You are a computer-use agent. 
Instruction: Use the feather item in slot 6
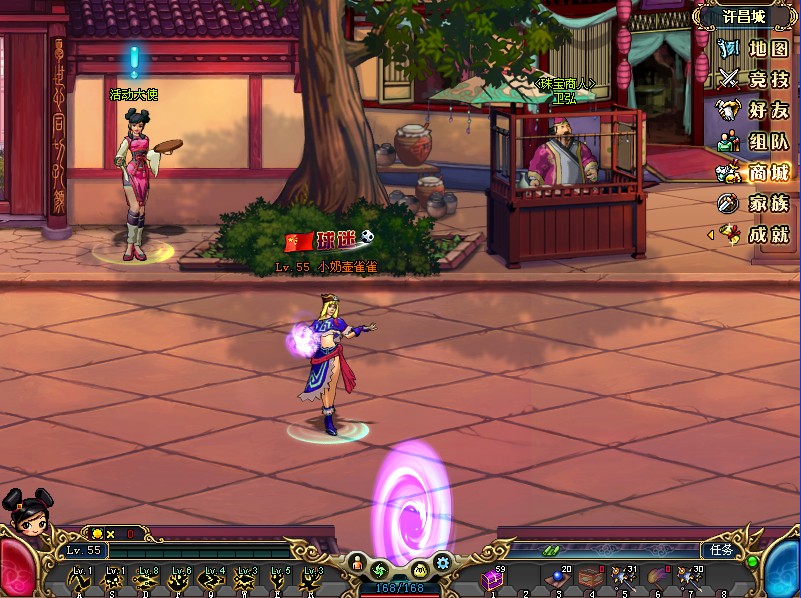click(x=655, y=579)
